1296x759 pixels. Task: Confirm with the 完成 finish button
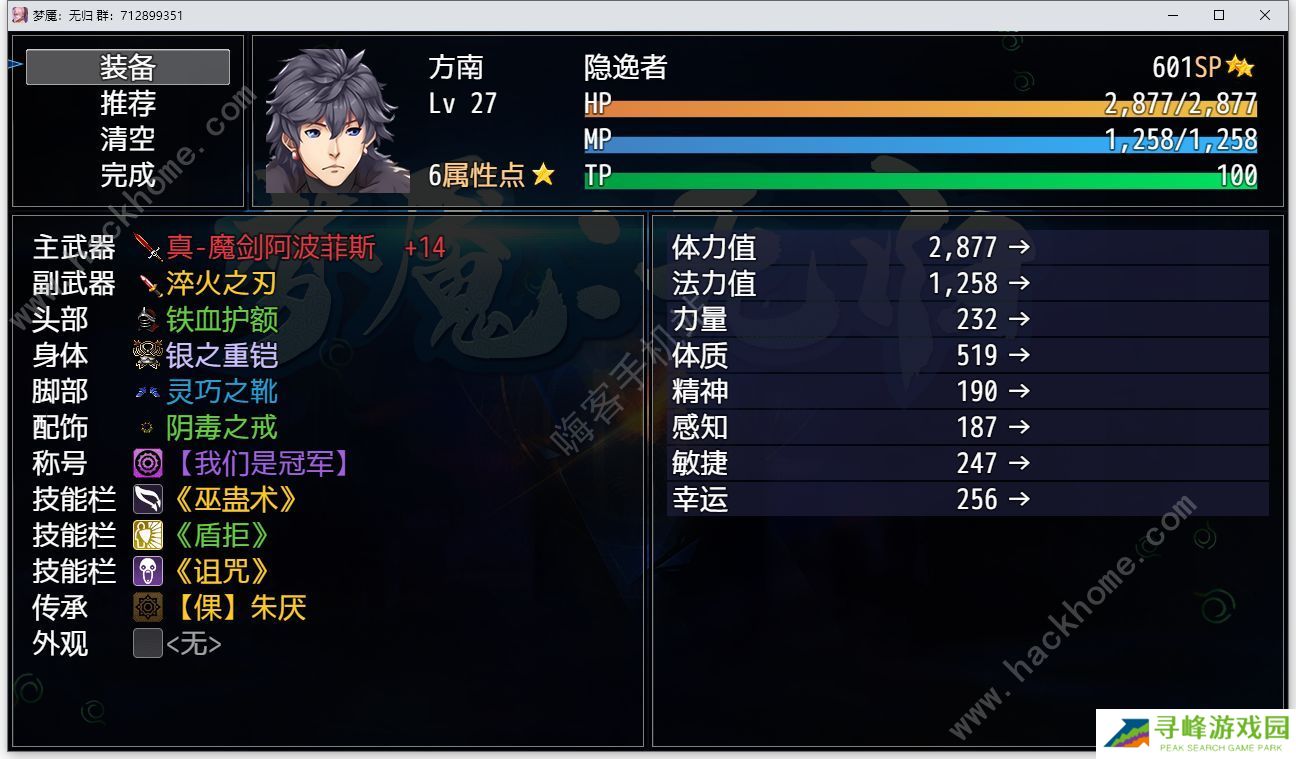tap(128, 175)
